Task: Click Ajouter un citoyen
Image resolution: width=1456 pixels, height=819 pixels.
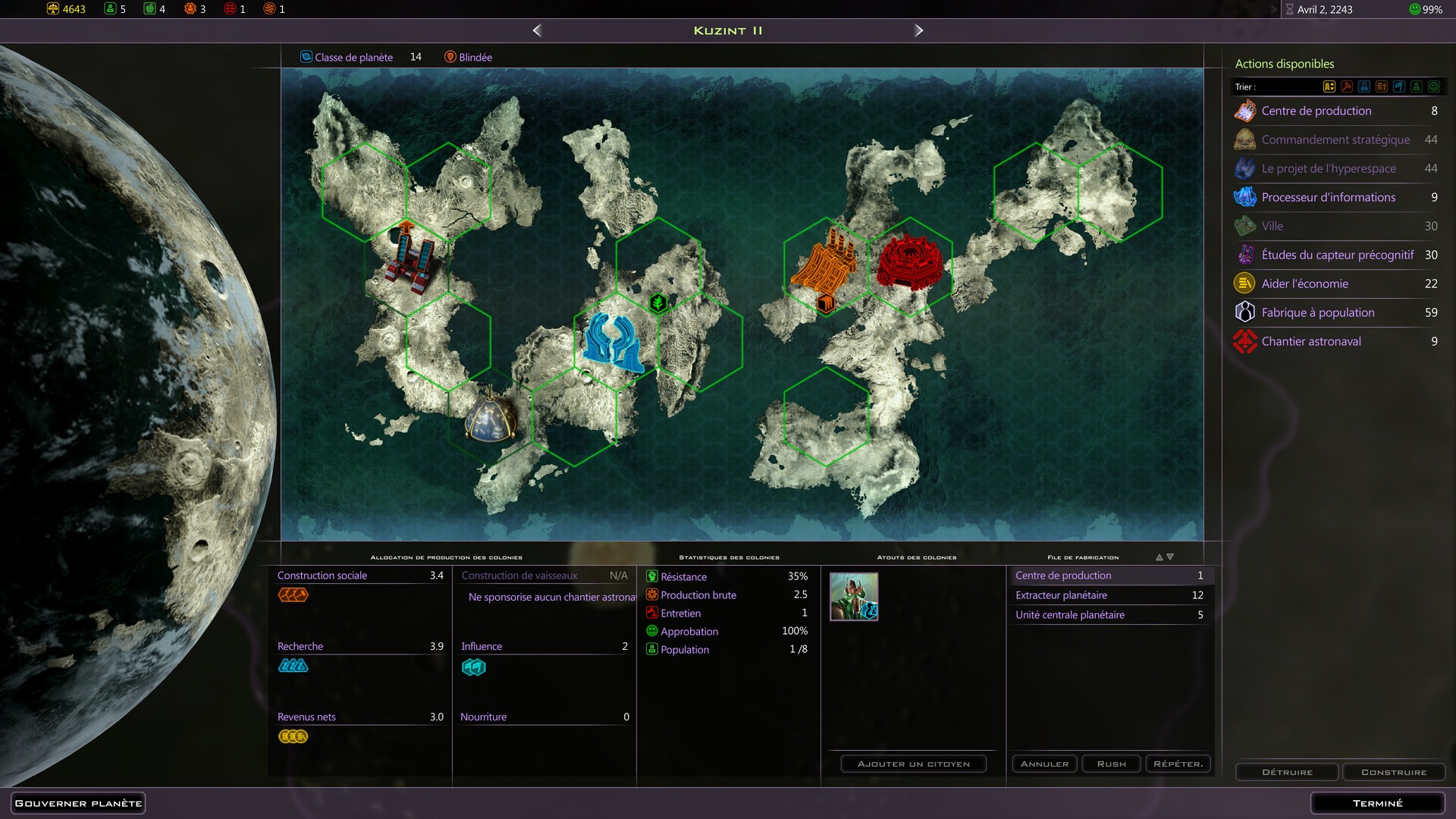Action: tap(913, 764)
